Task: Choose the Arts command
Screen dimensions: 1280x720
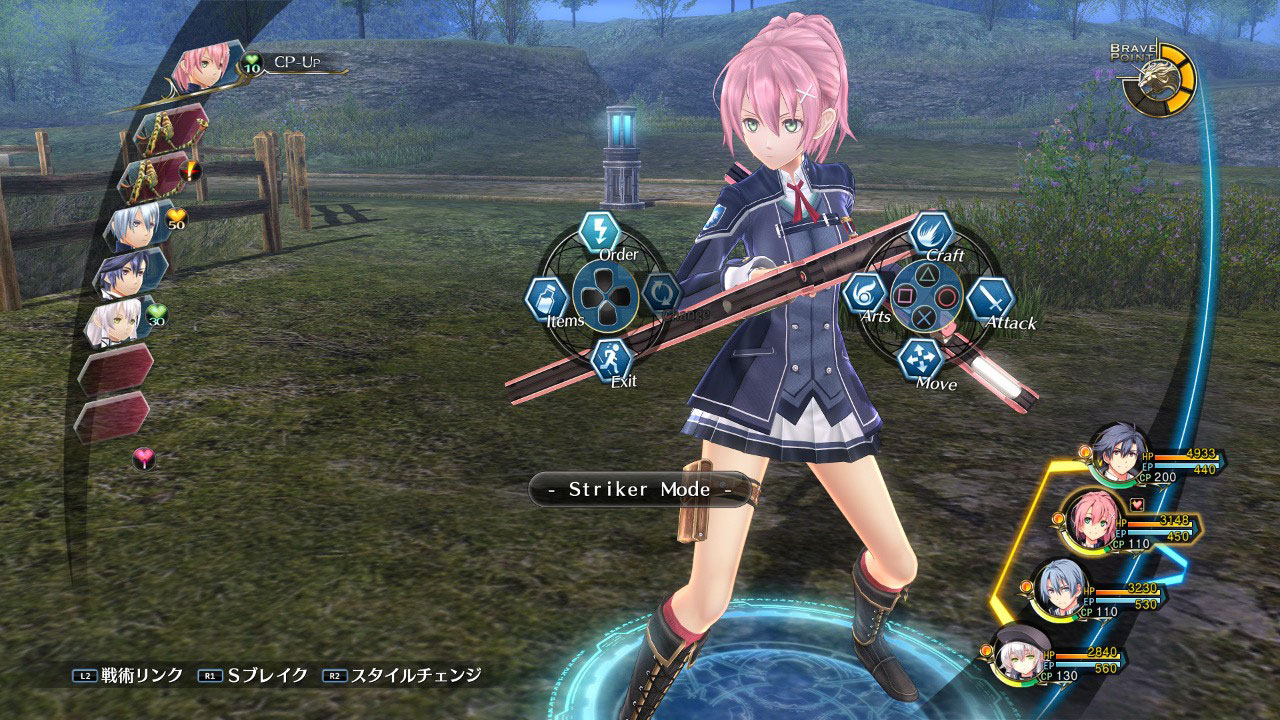Action: (x=865, y=294)
